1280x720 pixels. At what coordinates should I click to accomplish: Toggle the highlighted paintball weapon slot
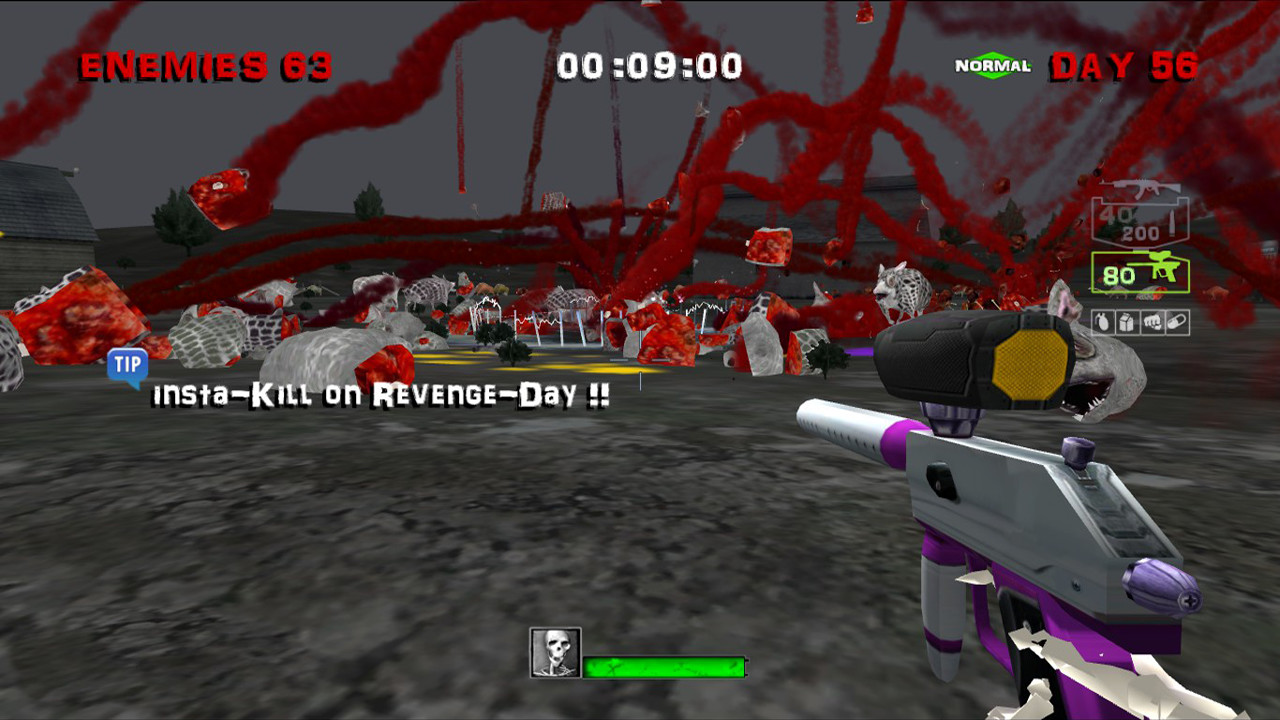[x=1140, y=272]
